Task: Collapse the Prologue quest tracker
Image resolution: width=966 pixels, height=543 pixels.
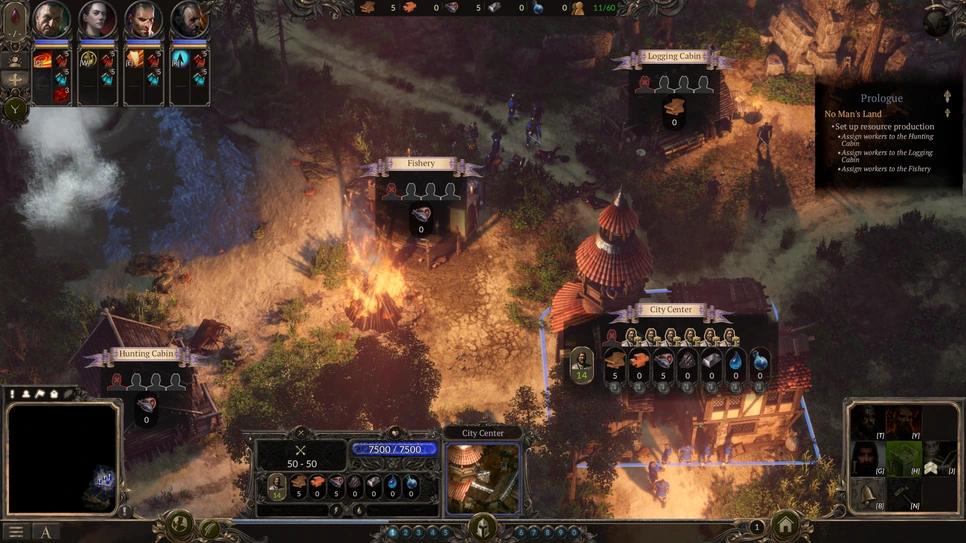Action: 947,97
